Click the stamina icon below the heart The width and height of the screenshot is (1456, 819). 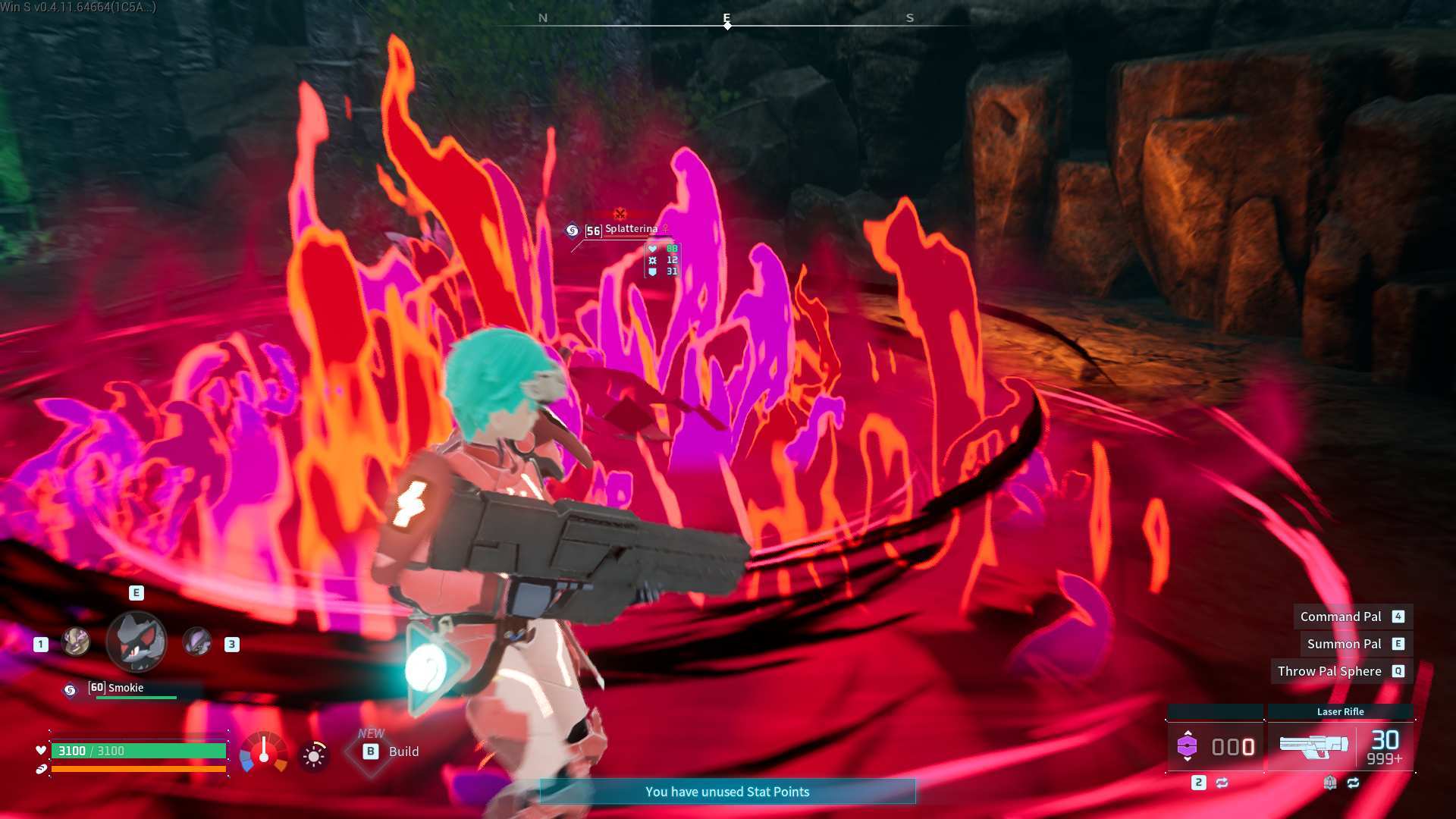pyautogui.click(x=40, y=770)
